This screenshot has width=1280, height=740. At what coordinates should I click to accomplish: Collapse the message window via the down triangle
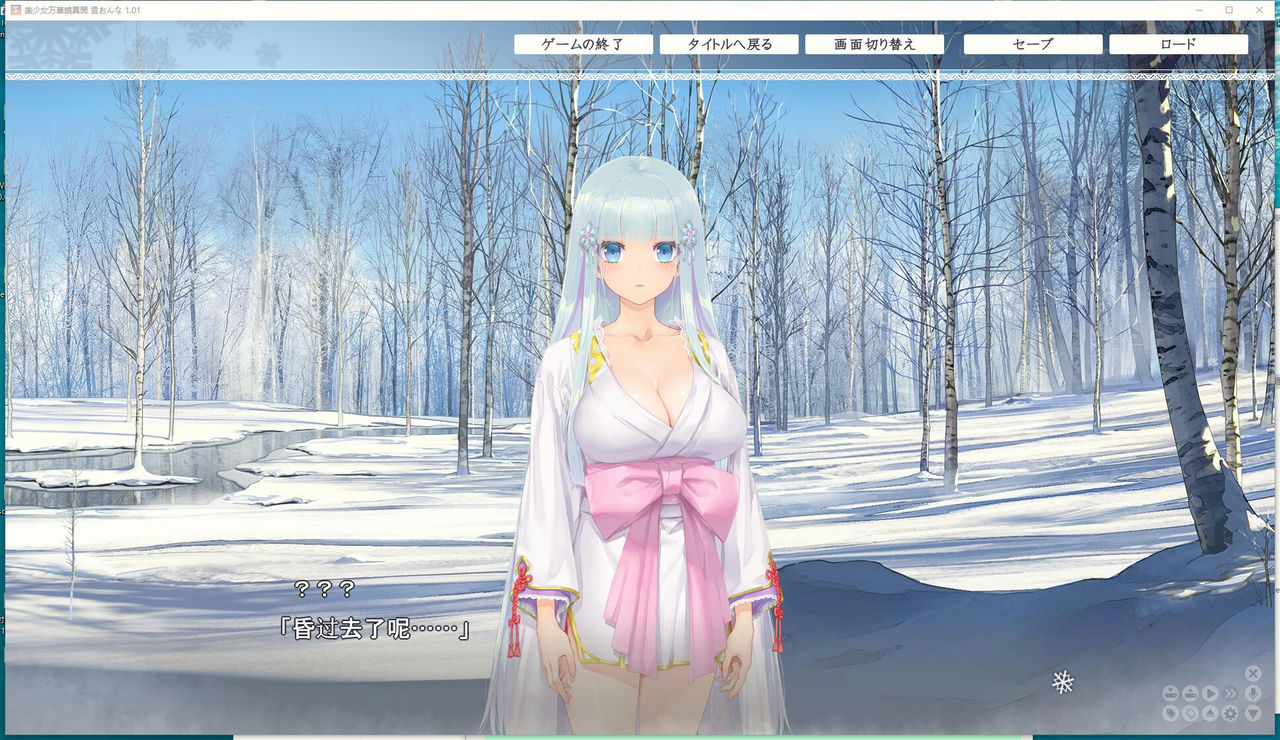click(x=1252, y=713)
